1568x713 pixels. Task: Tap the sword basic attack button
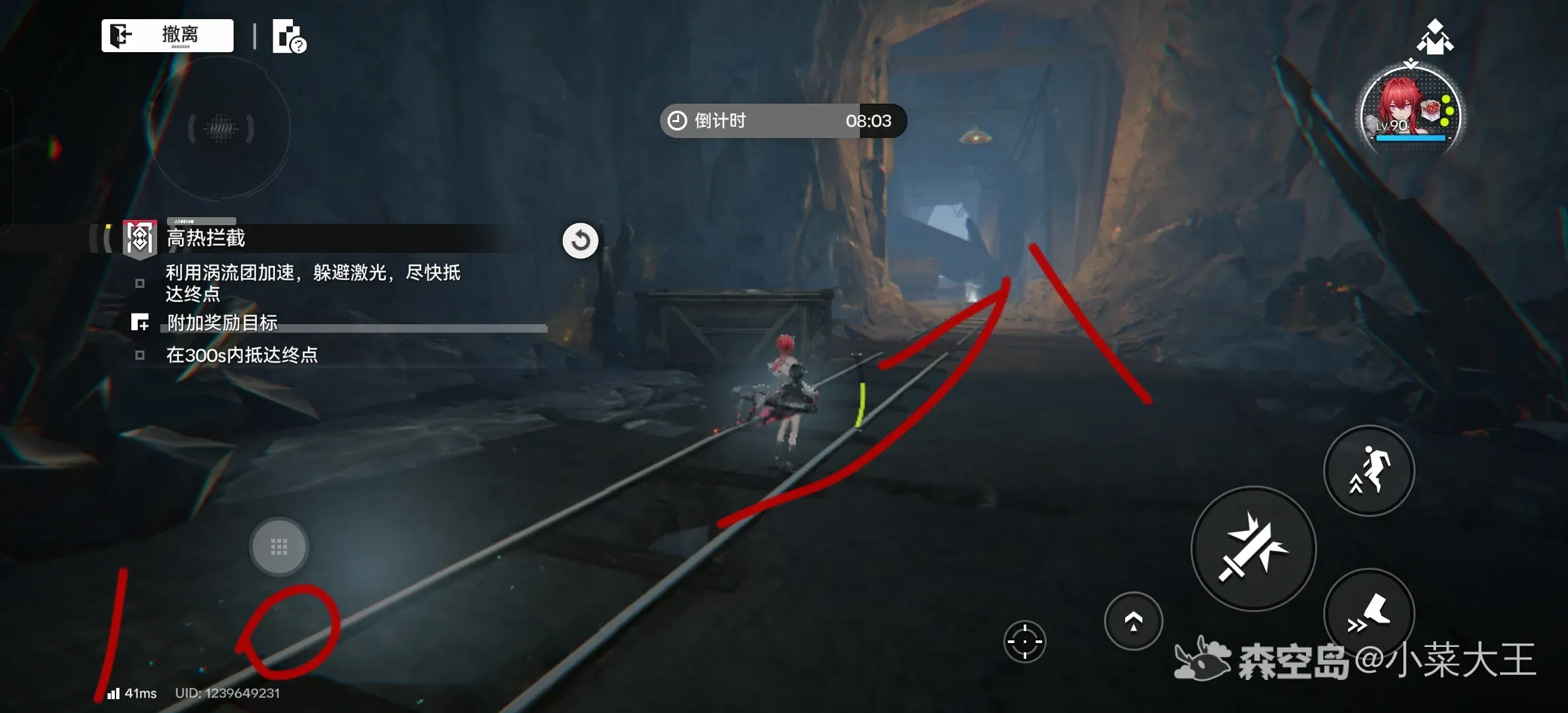pyautogui.click(x=1253, y=548)
